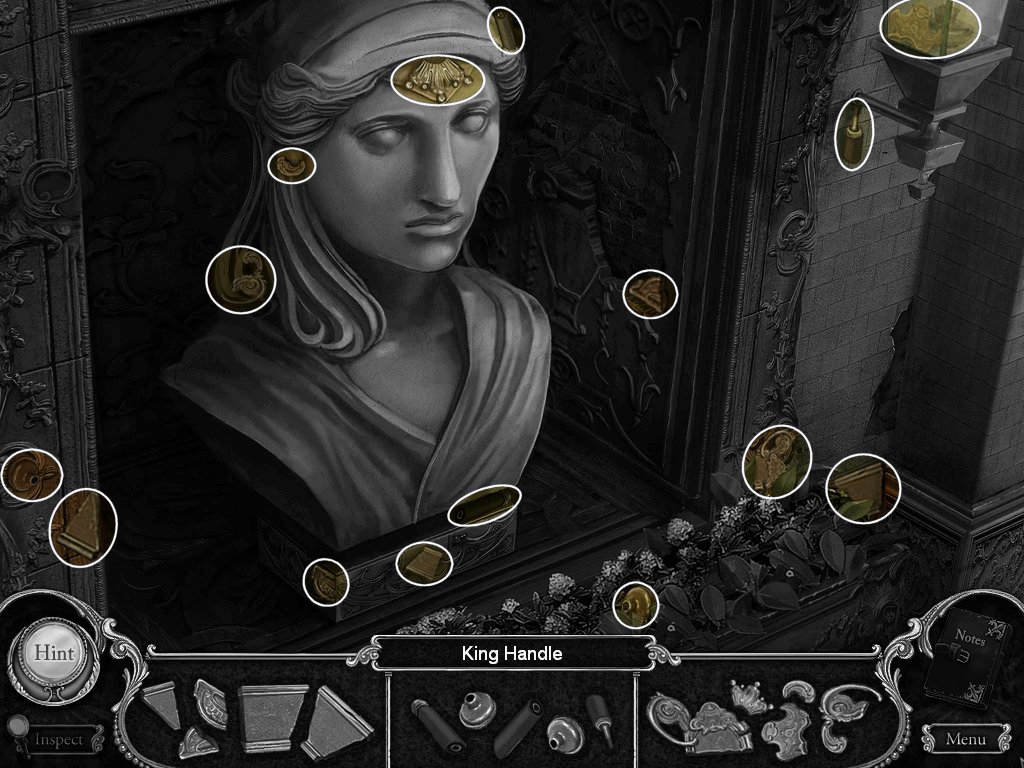Grab the circled gold piece on the lantern arm
1024x768 pixels.
tap(854, 134)
